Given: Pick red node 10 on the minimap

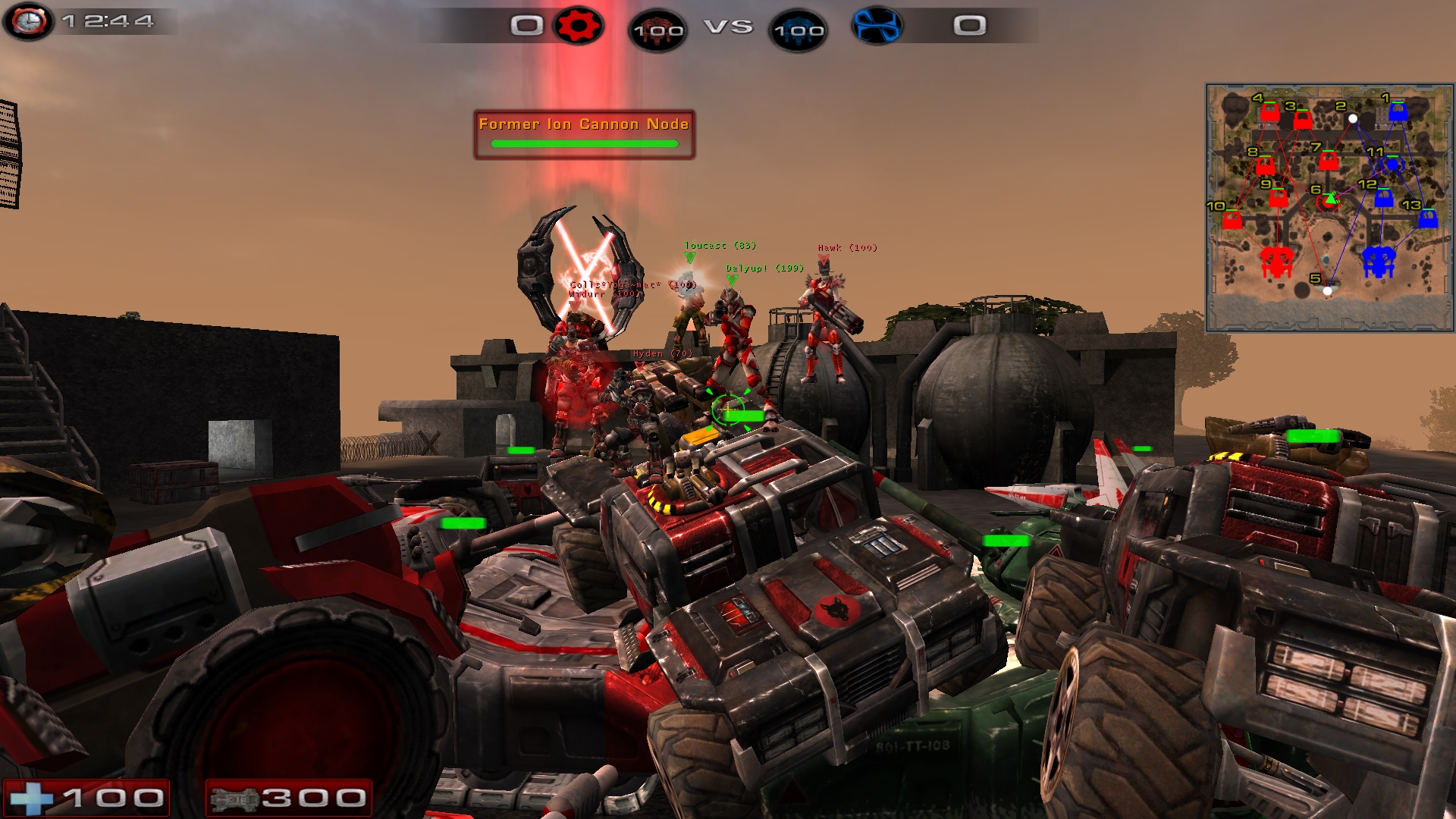Looking at the screenshot, I should click(1232, 220).
